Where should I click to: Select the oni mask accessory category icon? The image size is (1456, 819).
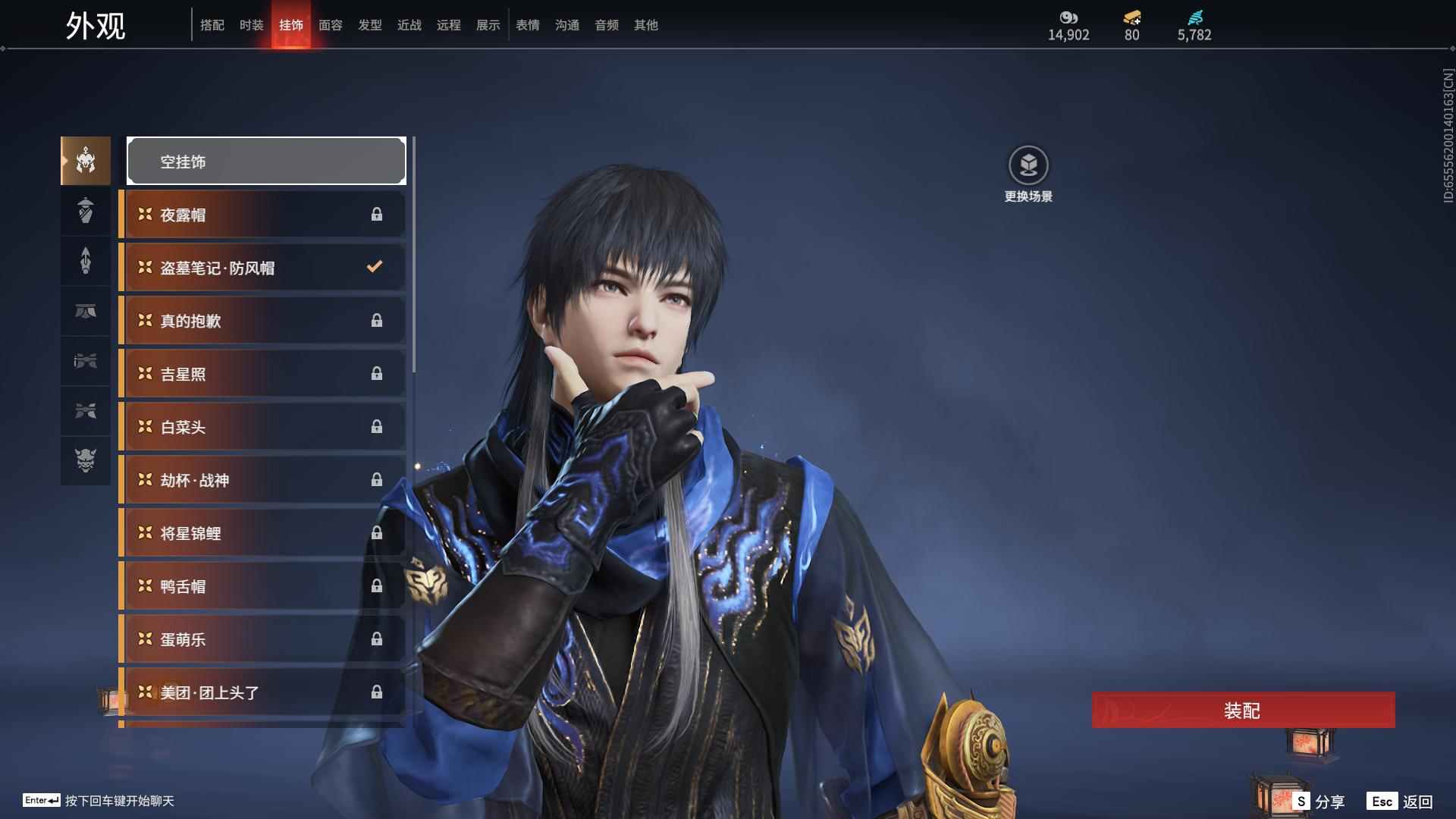tap(85, 460)
